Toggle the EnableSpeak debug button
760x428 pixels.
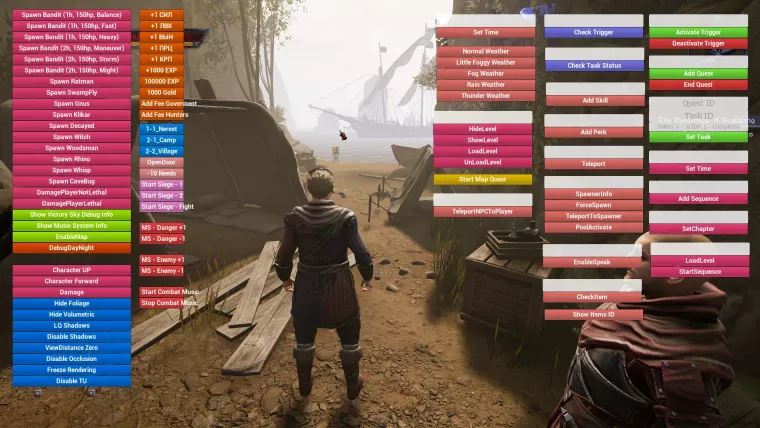(592, 261)
